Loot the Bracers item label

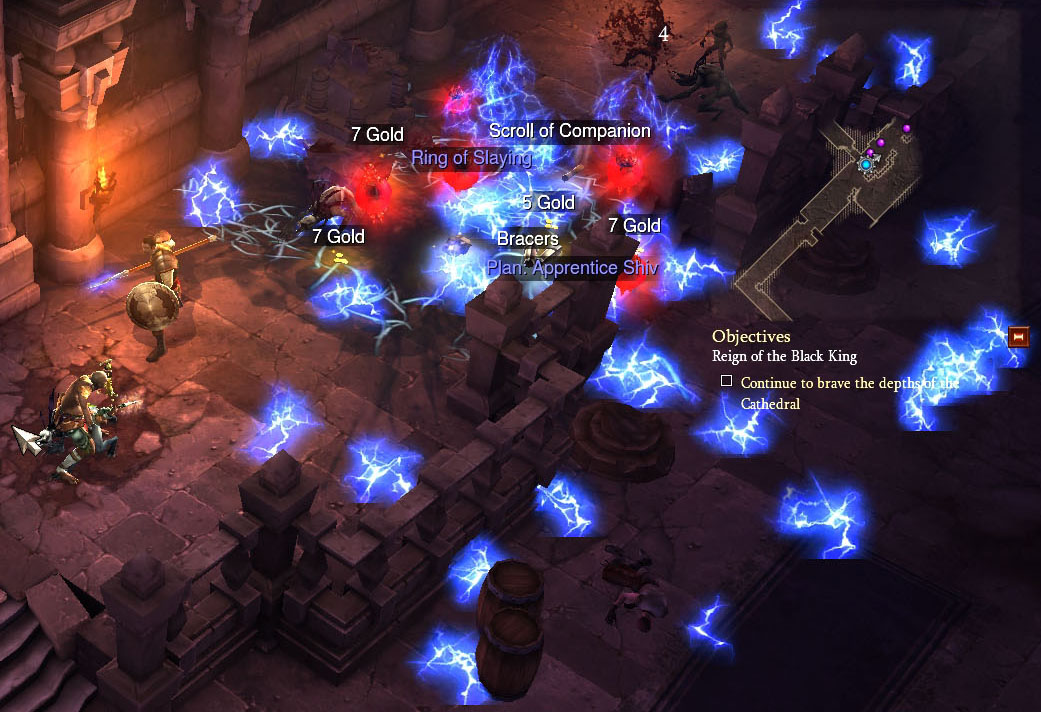(x=527, y=240)
